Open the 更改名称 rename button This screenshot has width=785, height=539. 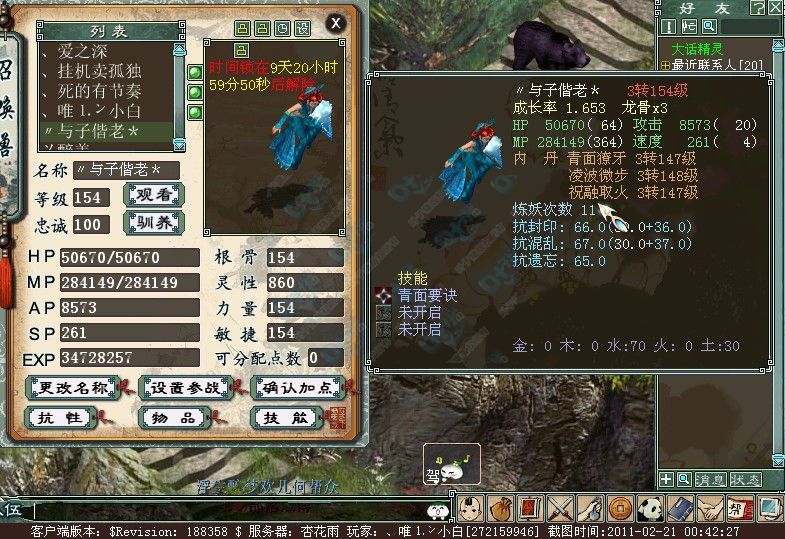click(x=70, y=387)
